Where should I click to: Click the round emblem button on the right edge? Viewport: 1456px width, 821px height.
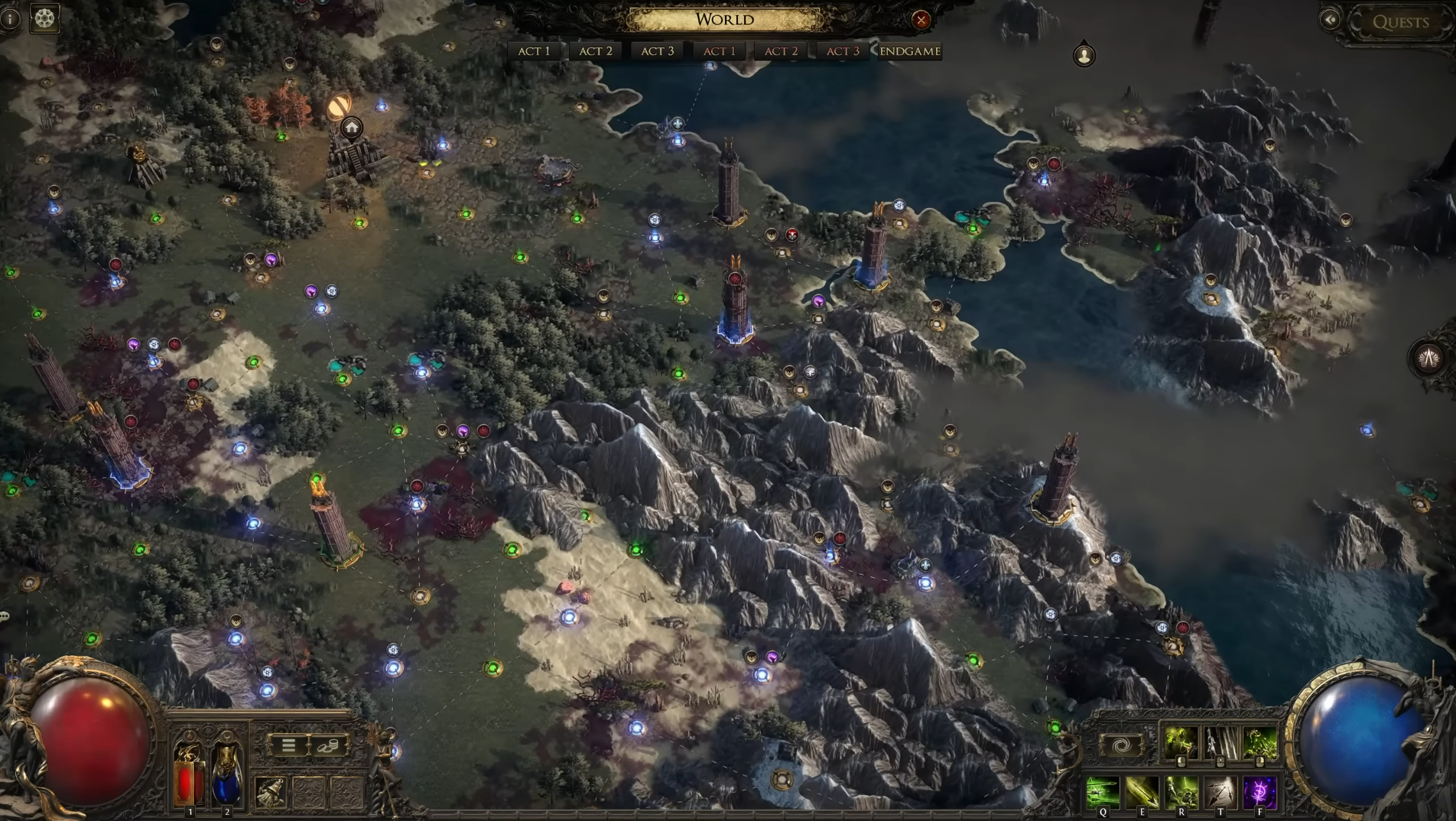(1428, 358)
